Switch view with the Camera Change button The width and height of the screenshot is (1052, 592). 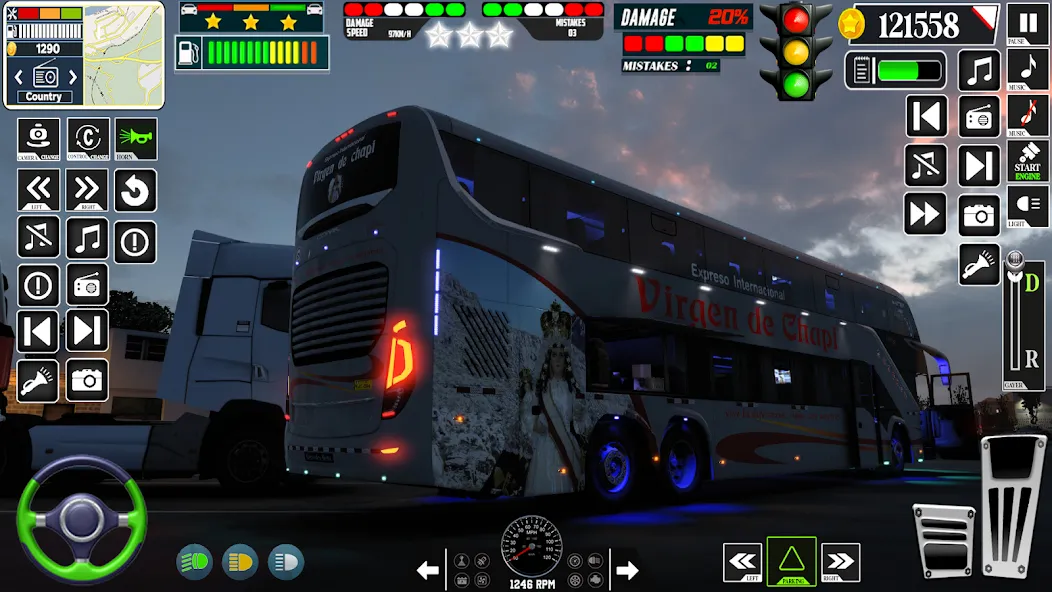pyautogui.click(x=38, y=139)
